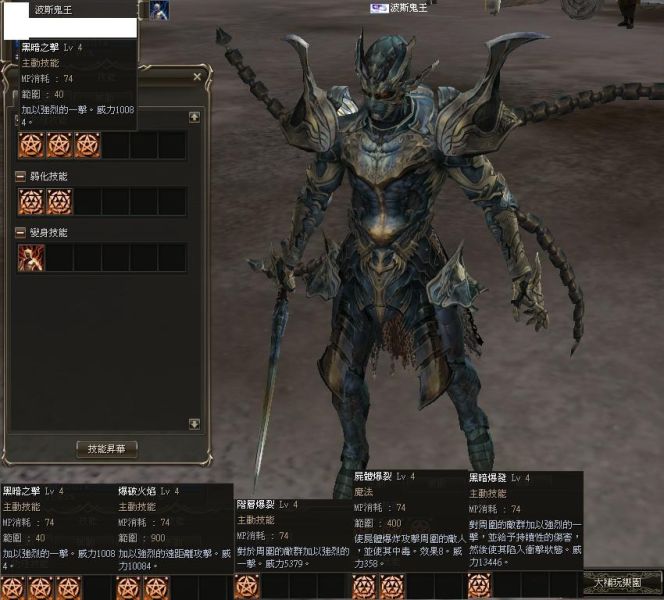Activate the hotbar skill below the 黑暗爆發 tooltip
The image size is (664, 600).
[x=479, y=586]
